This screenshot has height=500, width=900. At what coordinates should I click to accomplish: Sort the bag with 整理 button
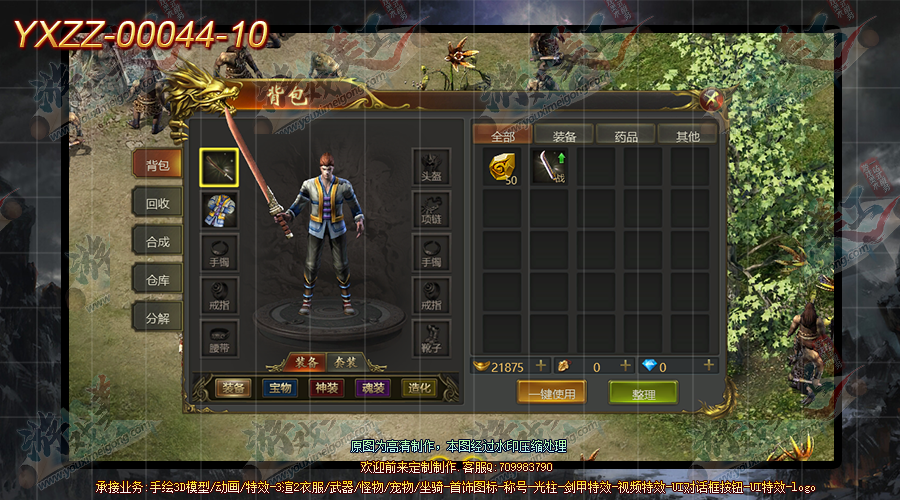pos(643,393)
